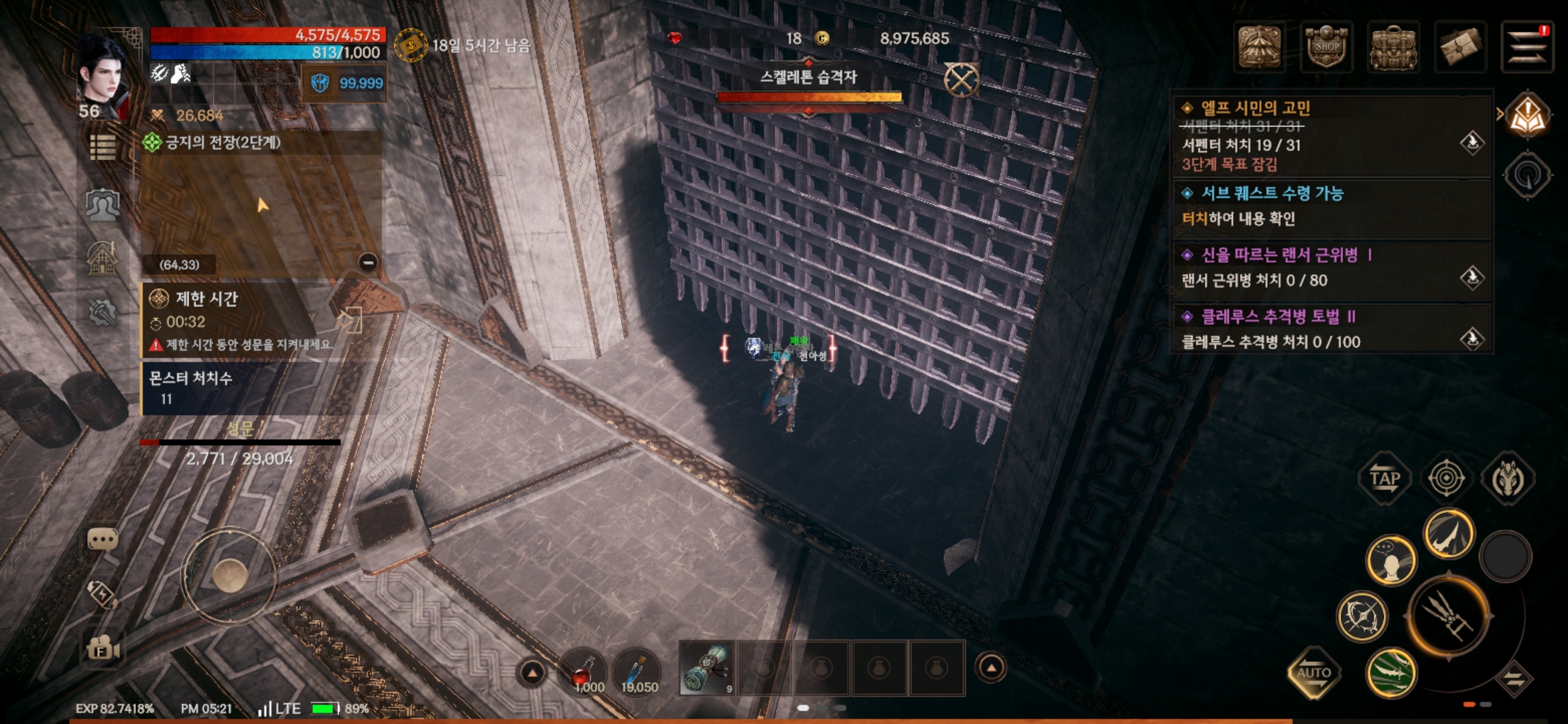Use the blue mana potion slot

point(637,670)
